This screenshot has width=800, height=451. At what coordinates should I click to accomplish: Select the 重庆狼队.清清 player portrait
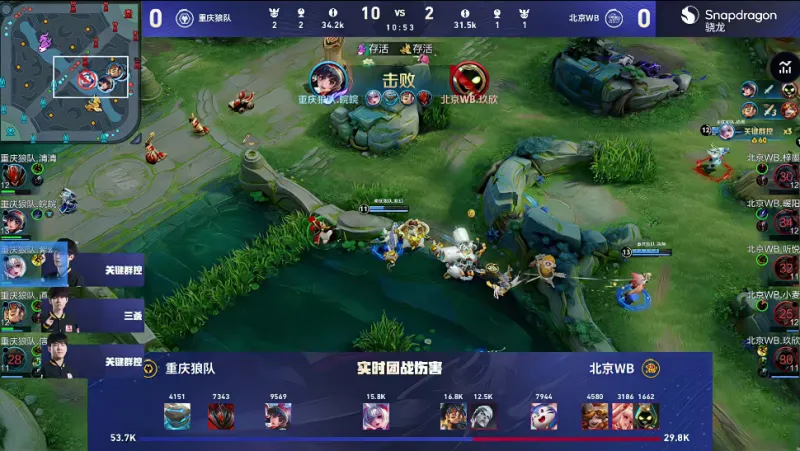(x=14, y=177)
